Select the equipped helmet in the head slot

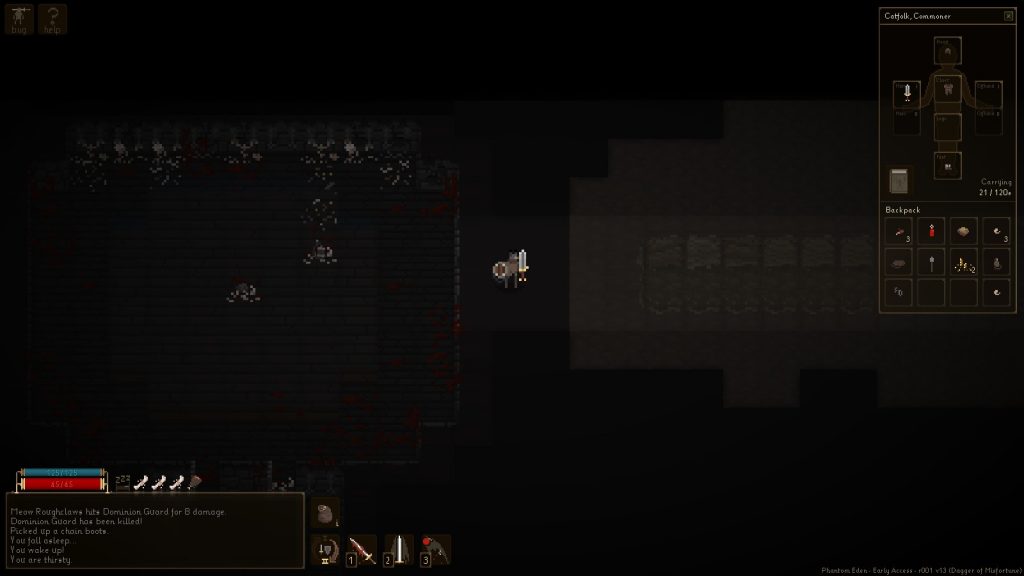coord(947,50)
